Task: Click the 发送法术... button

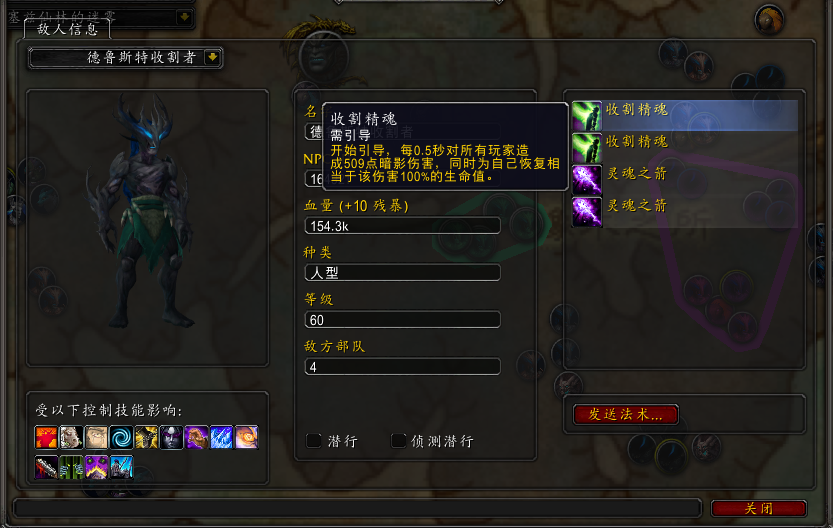Action: [x=625, y=414]
